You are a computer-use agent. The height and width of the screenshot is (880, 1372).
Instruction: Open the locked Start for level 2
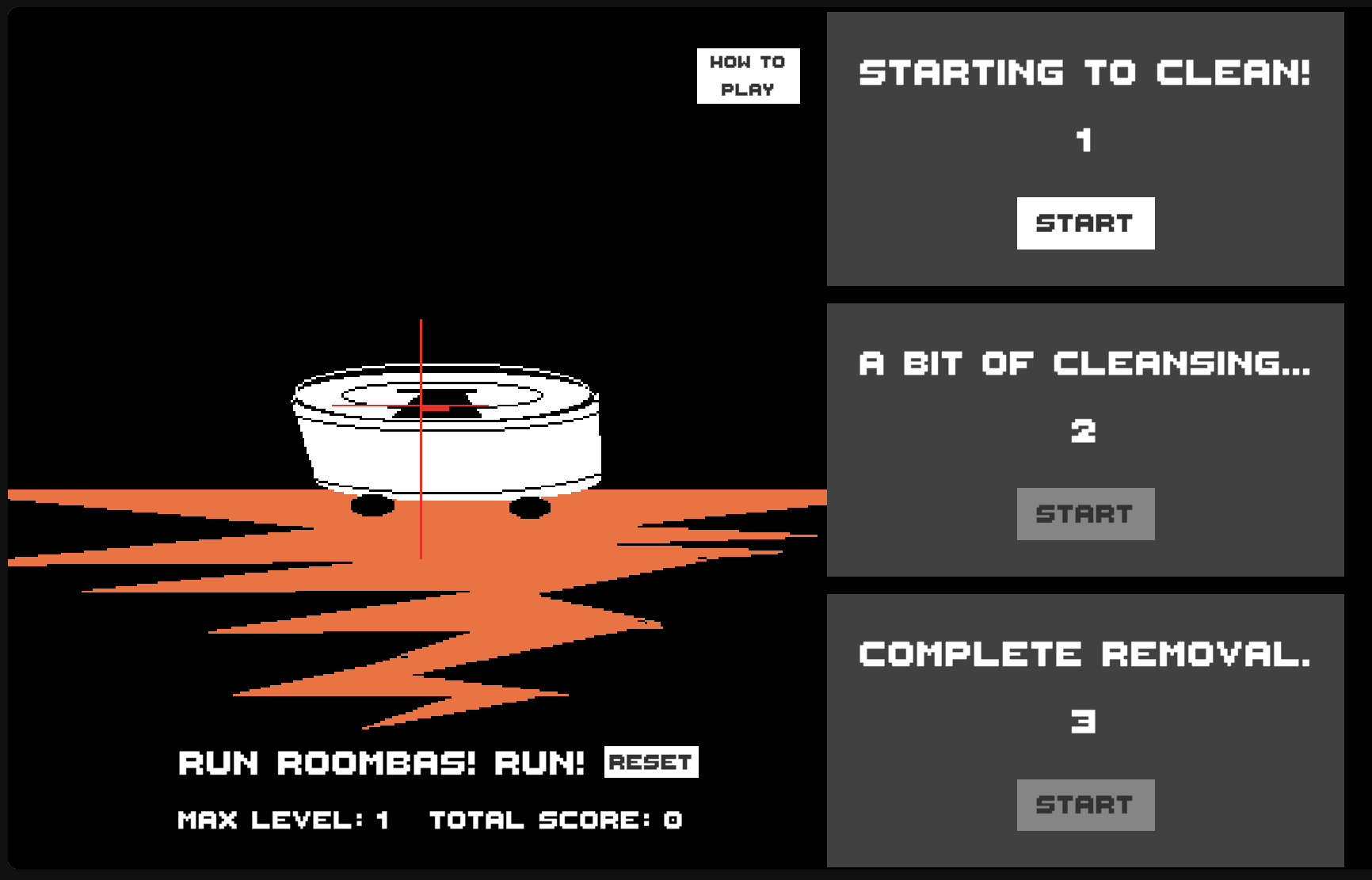pos(1085,513)
